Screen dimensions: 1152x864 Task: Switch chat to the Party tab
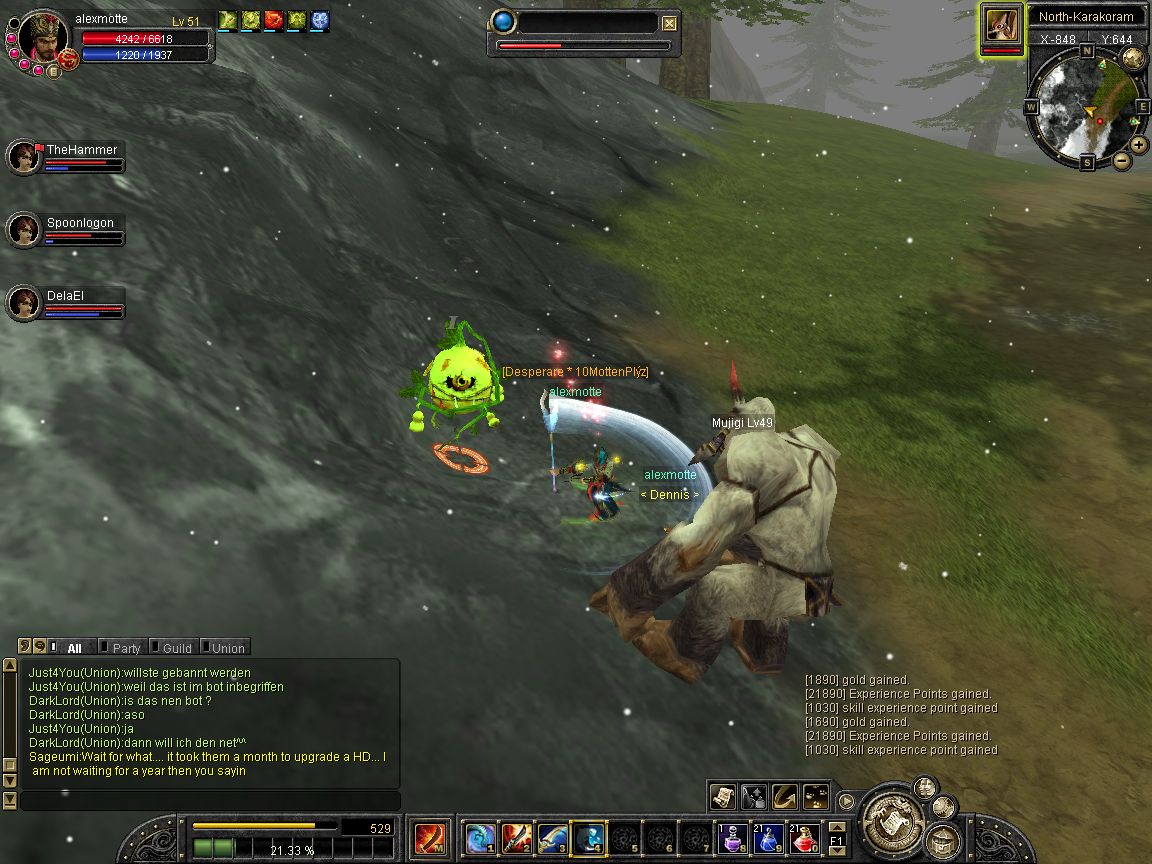pyautogui.click(x=126, y=648)
